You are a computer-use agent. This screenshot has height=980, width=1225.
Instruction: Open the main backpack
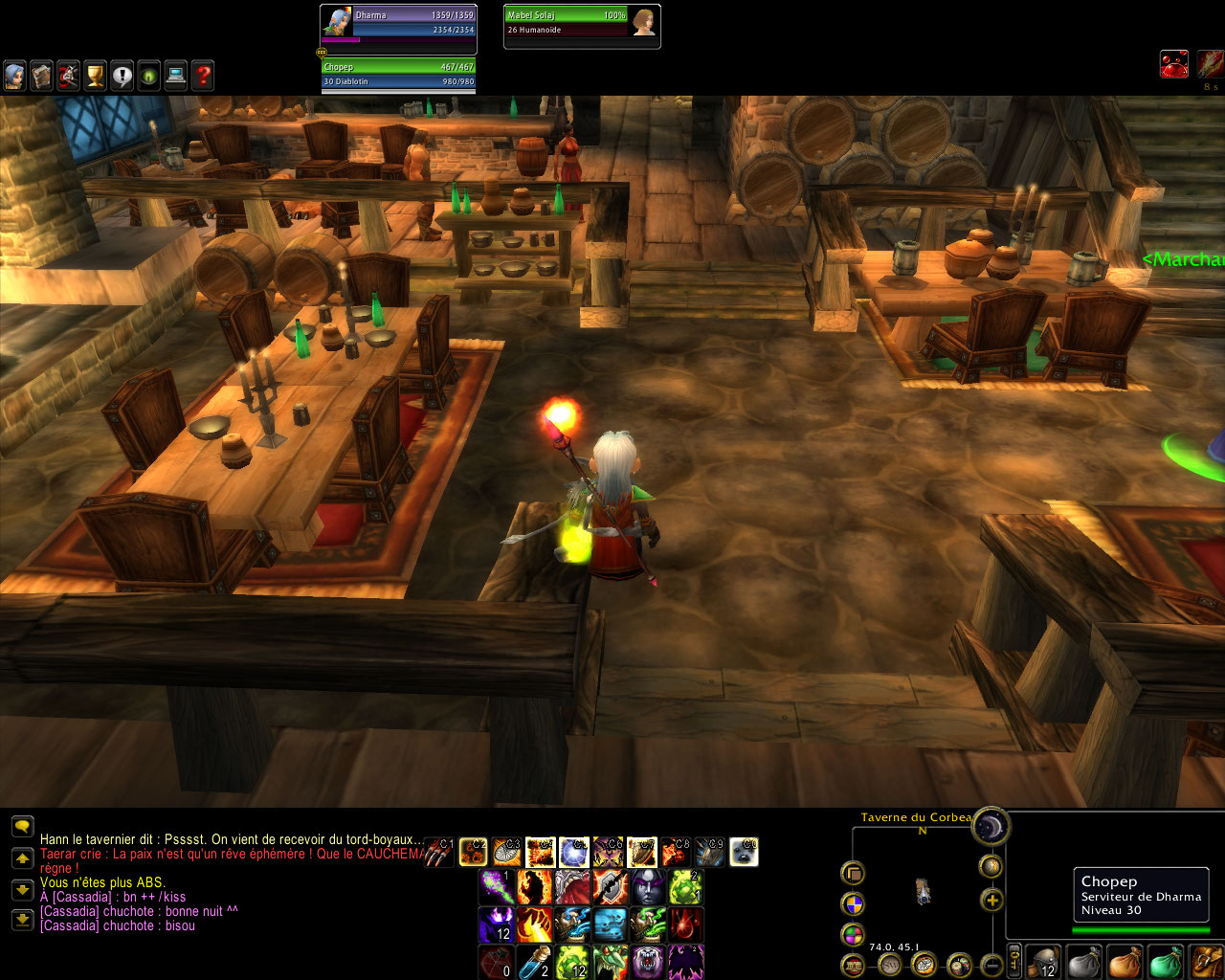pos(1207,962)
